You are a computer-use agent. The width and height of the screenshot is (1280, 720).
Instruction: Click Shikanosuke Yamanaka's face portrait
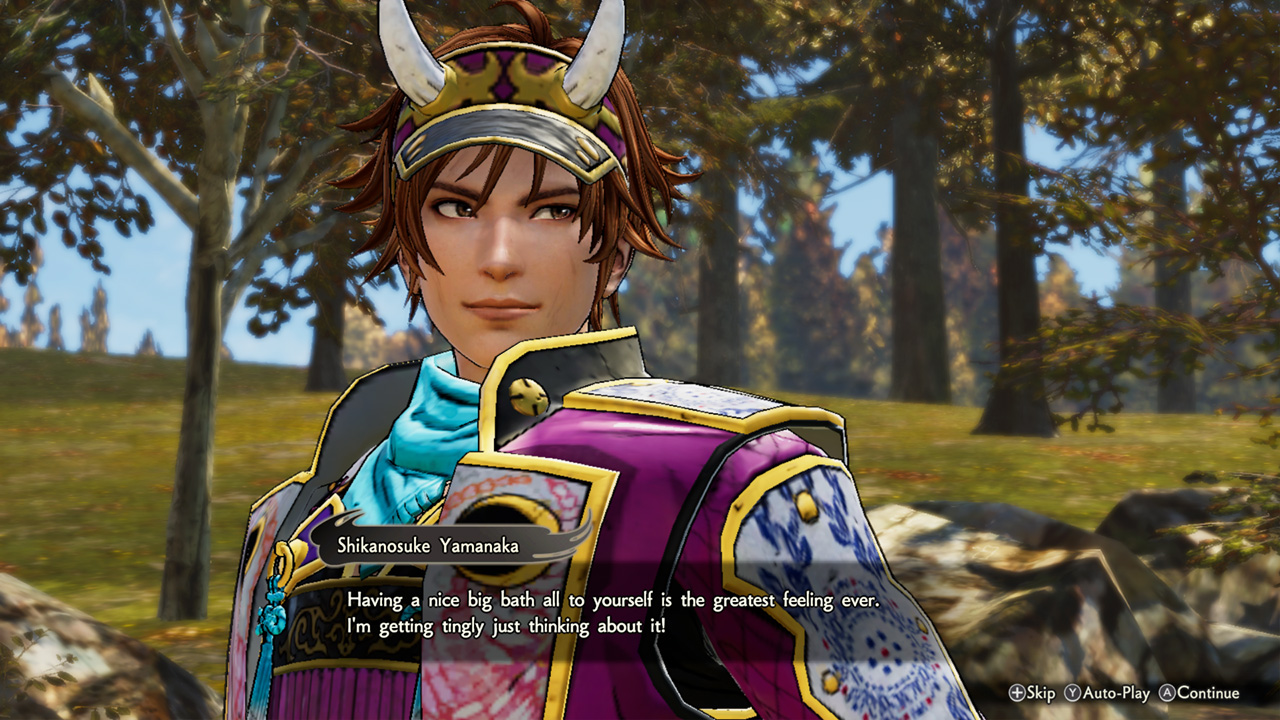pyautogui.click(x=500, y=250)
